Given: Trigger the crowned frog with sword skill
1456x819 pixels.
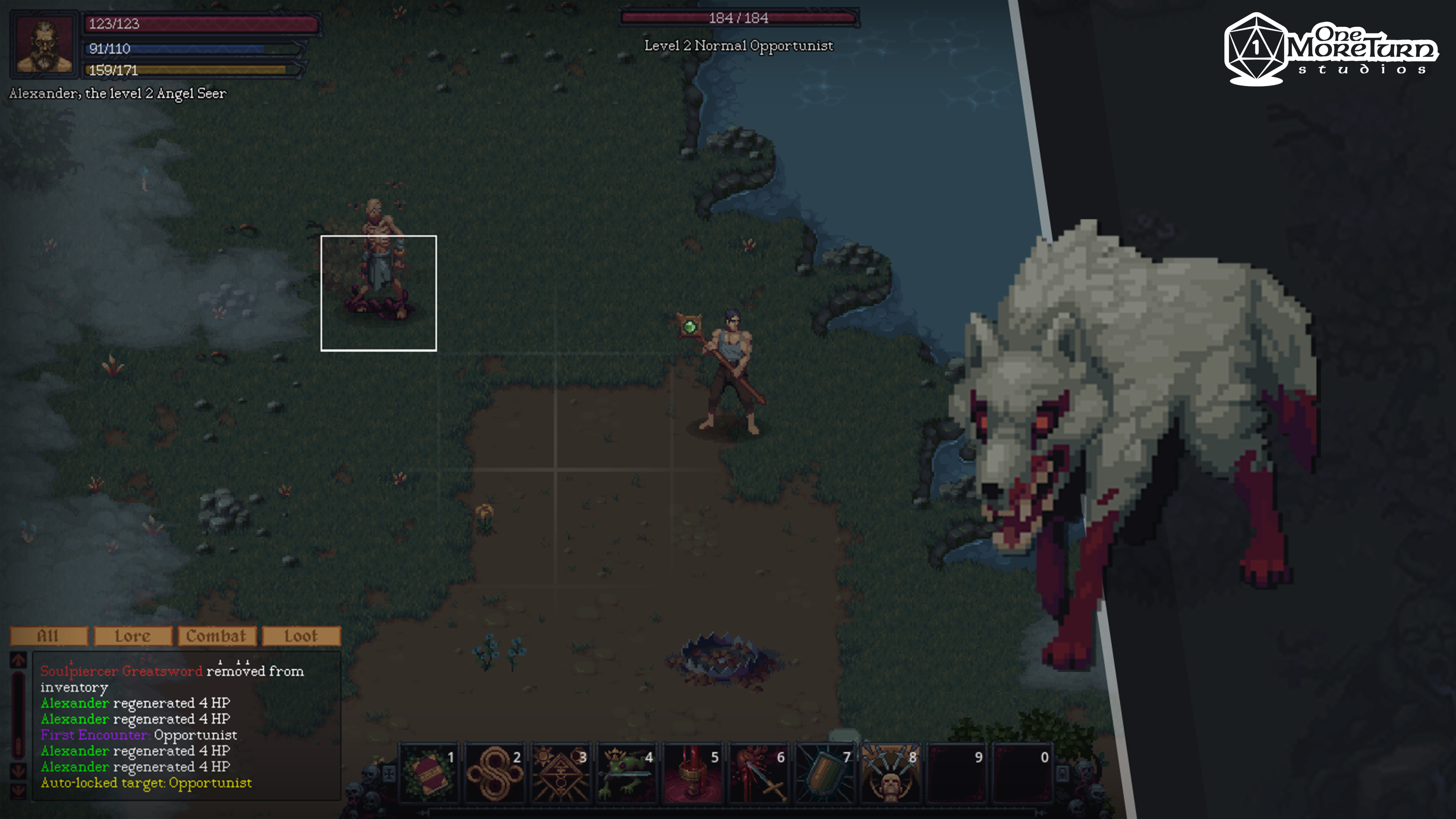Looking at the screenshot, I should (626, 773).
